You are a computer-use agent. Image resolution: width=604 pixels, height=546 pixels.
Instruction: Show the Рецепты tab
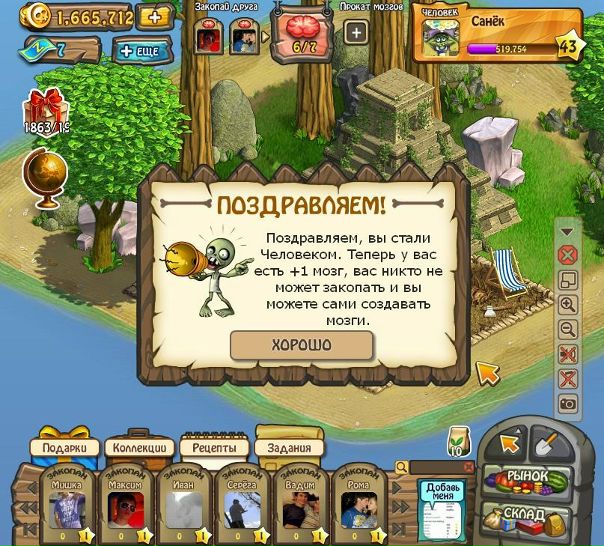coord(214,448)
